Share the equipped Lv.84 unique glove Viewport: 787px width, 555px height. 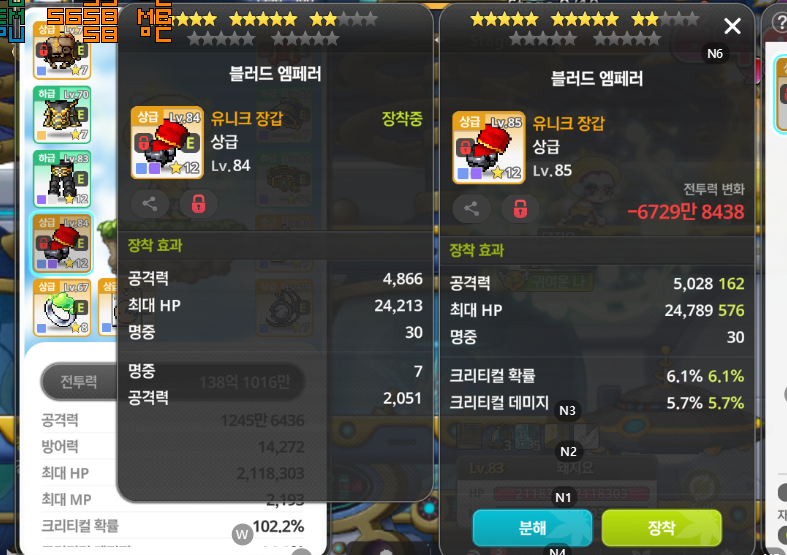pos(149,204)
